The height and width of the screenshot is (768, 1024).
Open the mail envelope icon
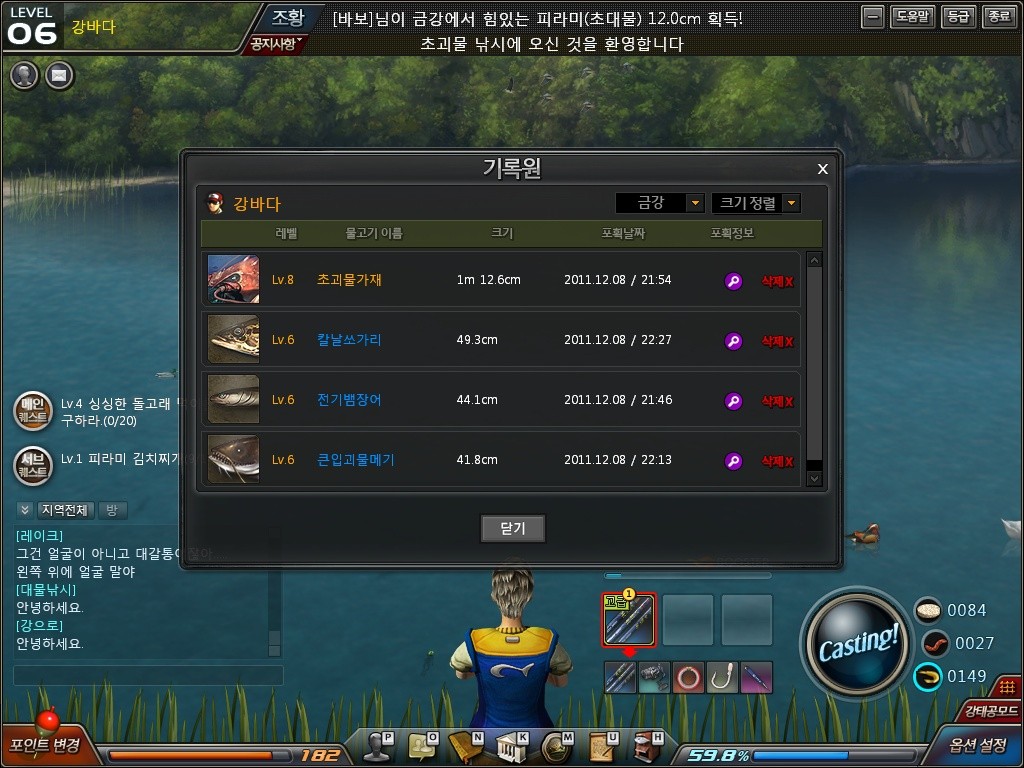point(59,75)
